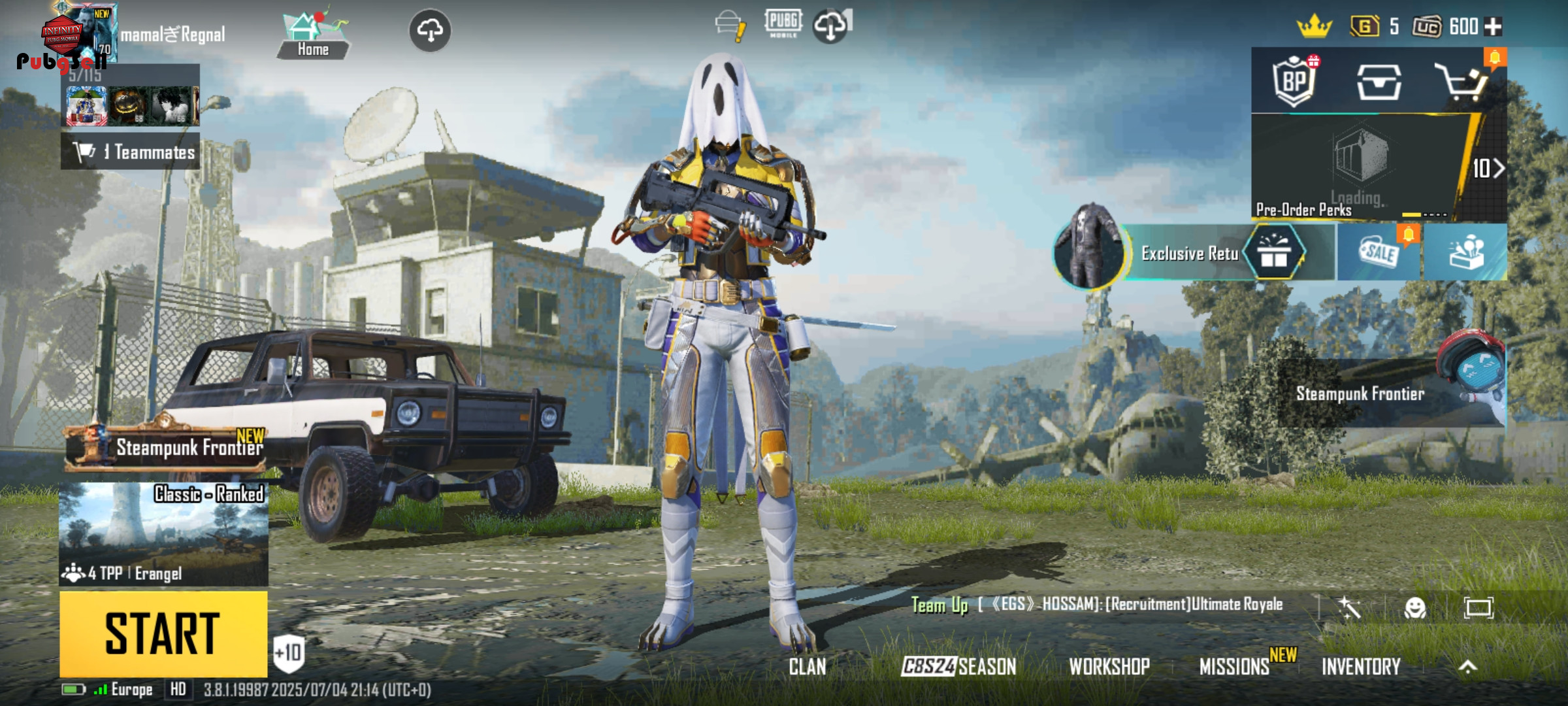Open the crate chest icon

point(1379,82)
